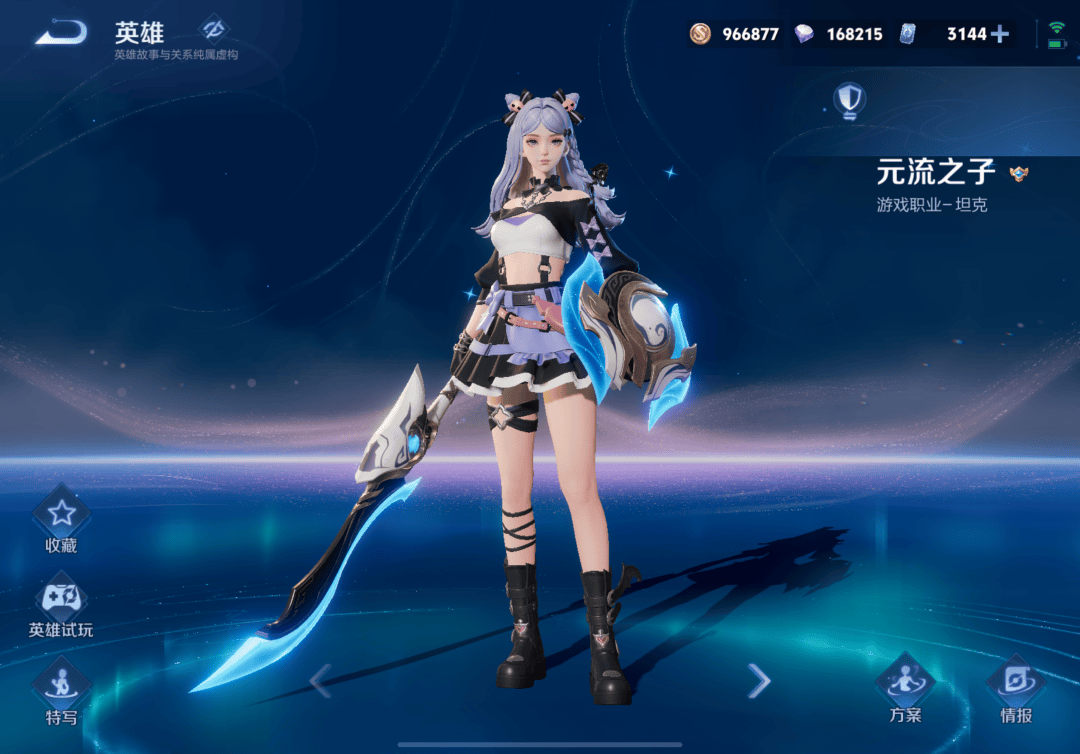The height and width of the screenshot is (754, 1080).
Task: Open the 特写 close-up view
Action: point(61,686)
